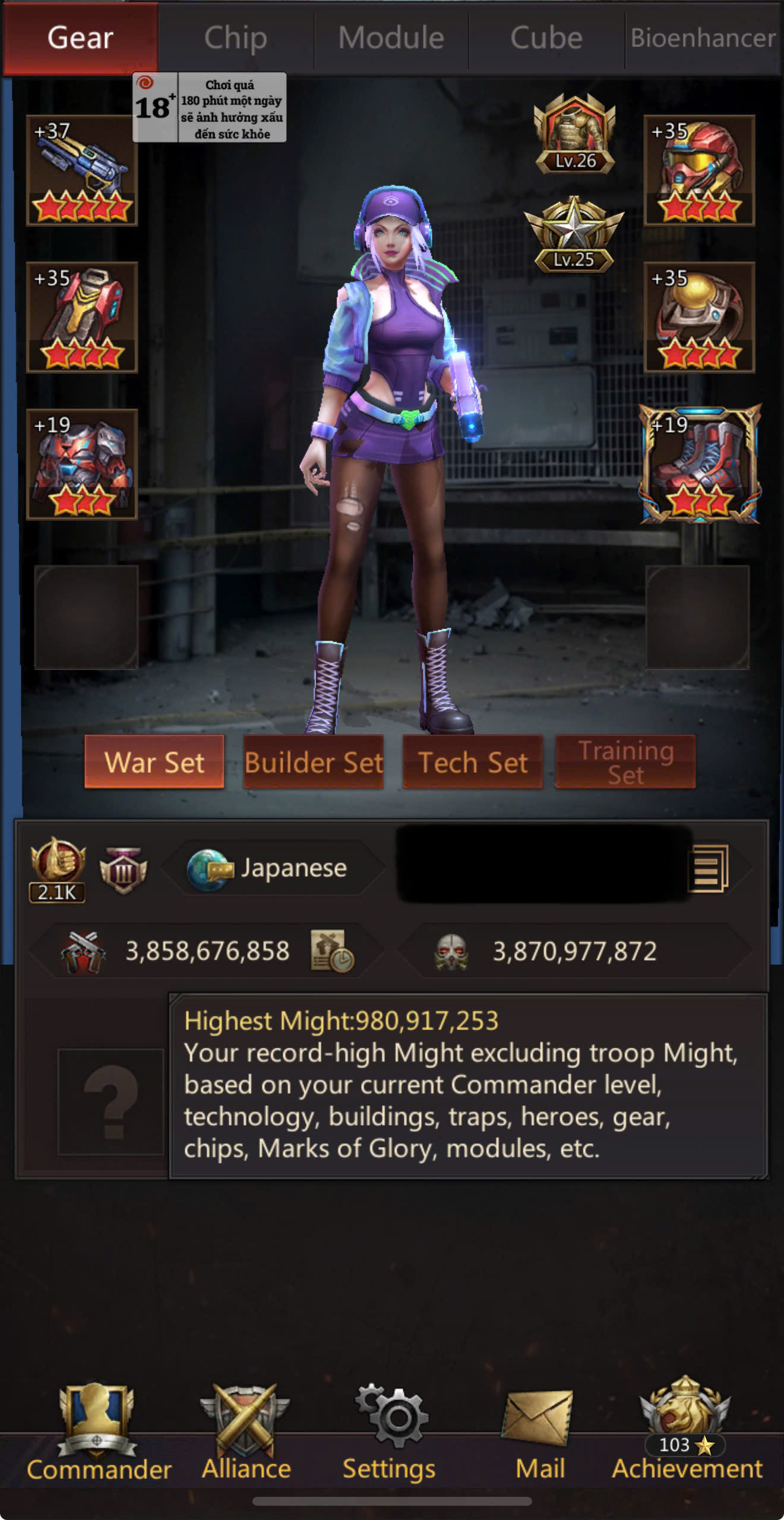Open the Alliance menu

(246, 1431)
